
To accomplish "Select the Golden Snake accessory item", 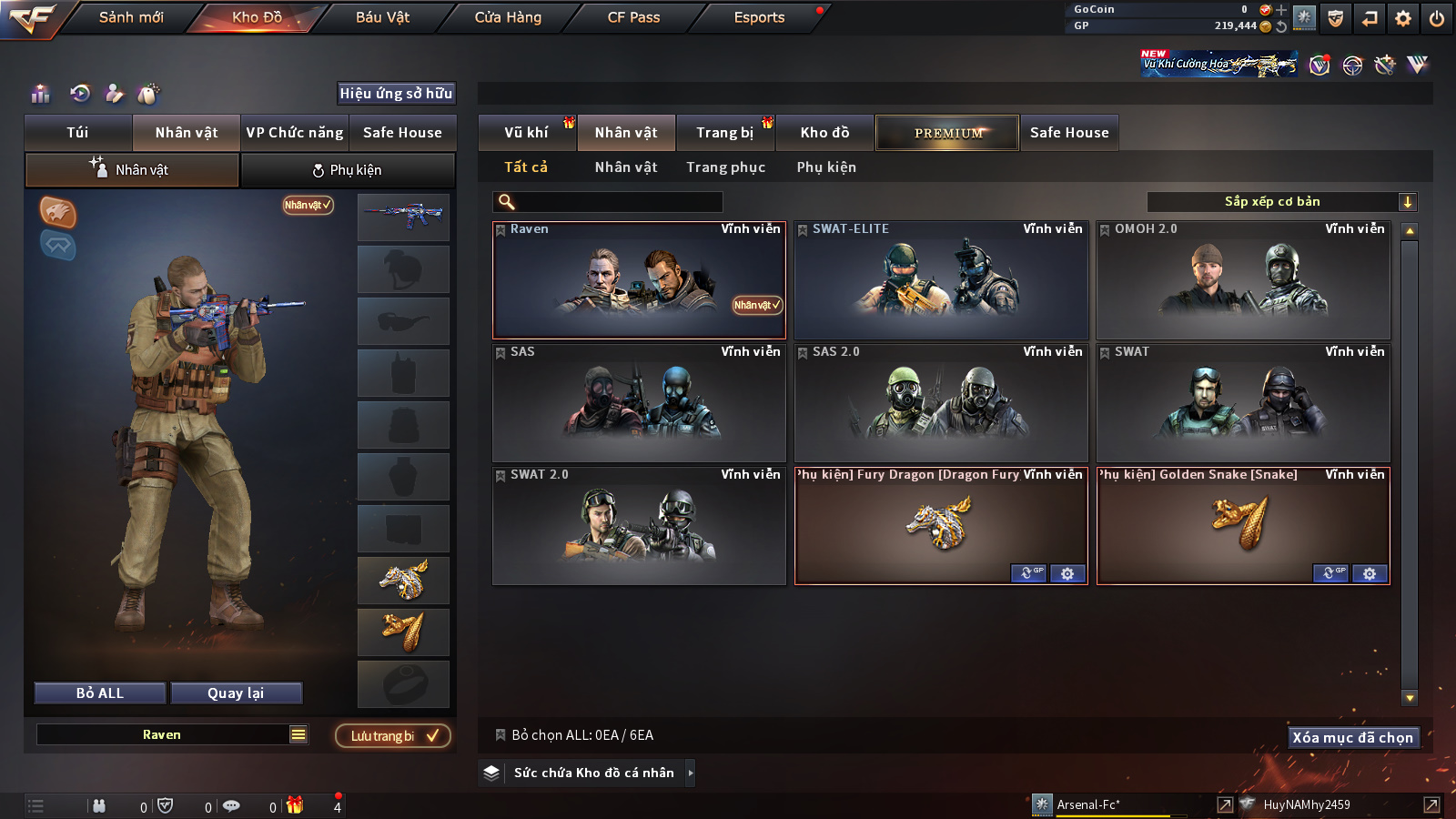I will 1243,523.
